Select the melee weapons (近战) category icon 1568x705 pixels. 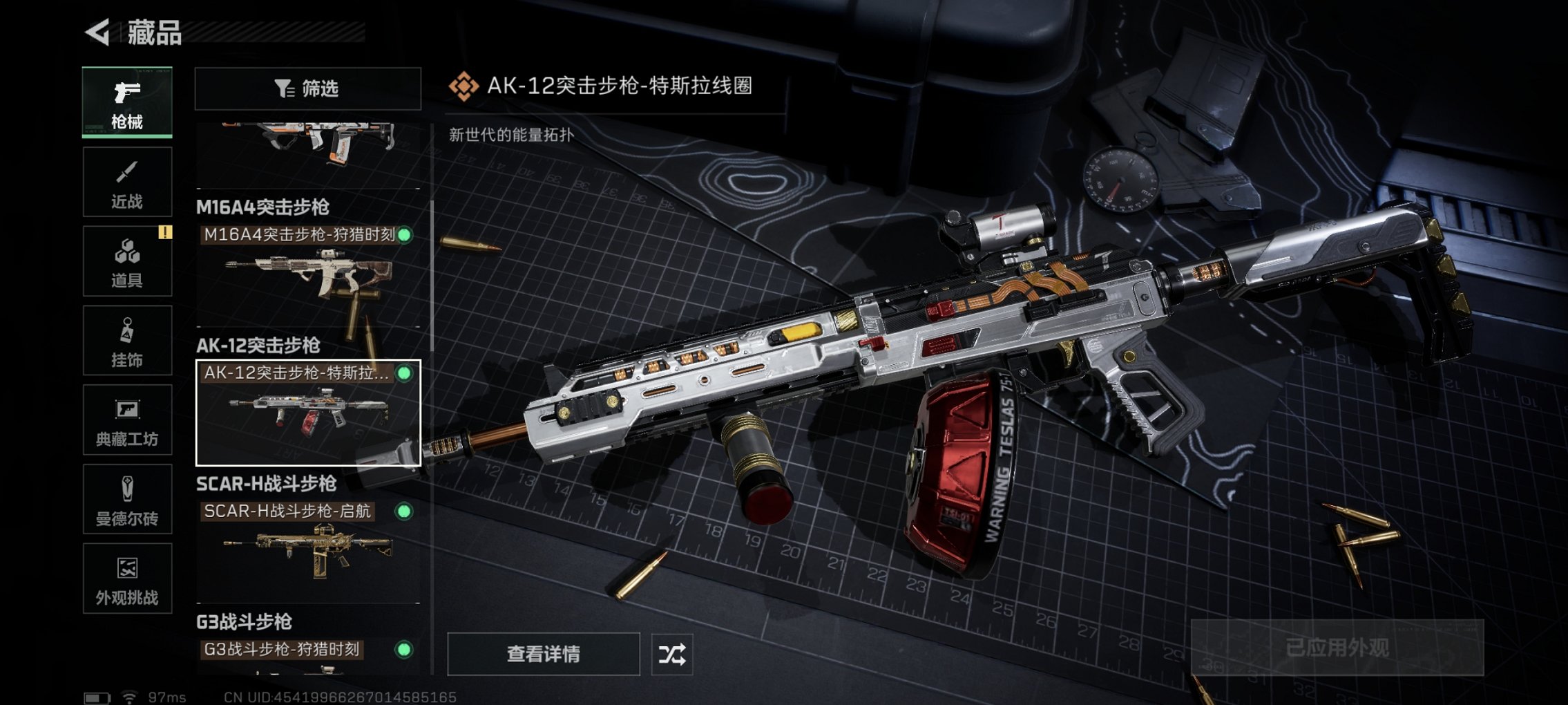click(x=127, y=182)
